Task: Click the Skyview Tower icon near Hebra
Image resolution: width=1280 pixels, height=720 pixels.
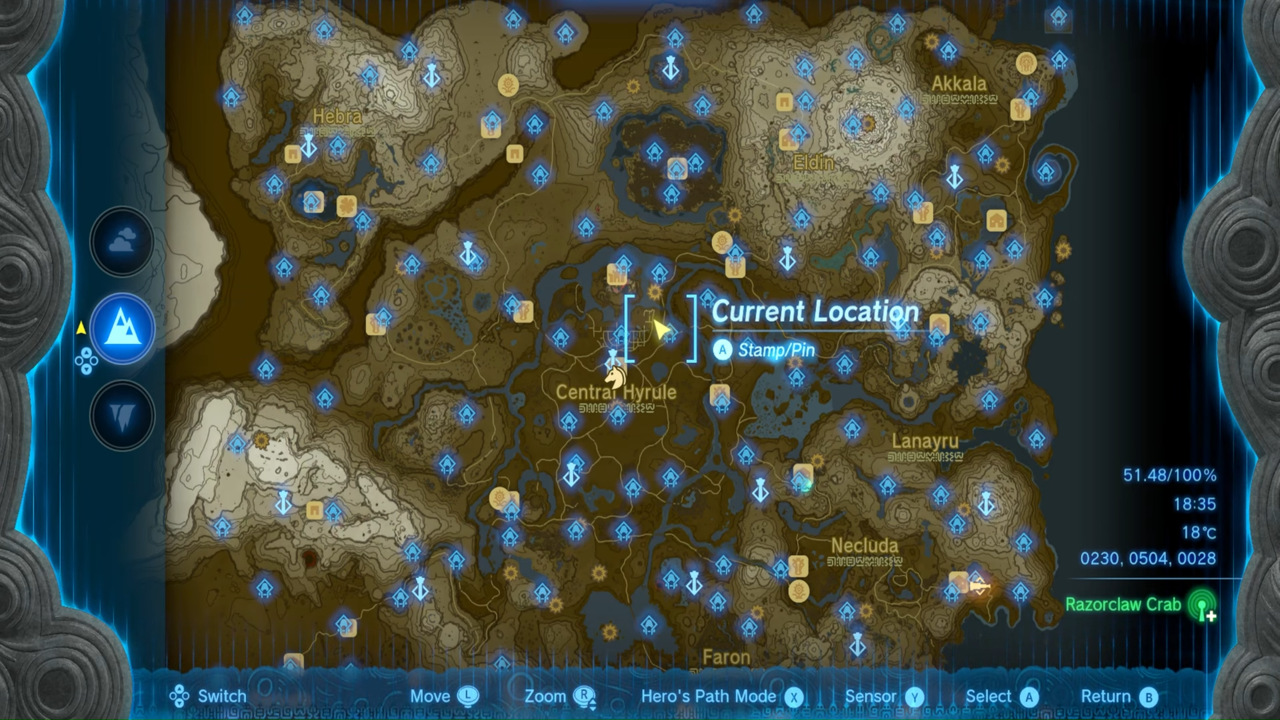Action: click(x=307, y=146)
